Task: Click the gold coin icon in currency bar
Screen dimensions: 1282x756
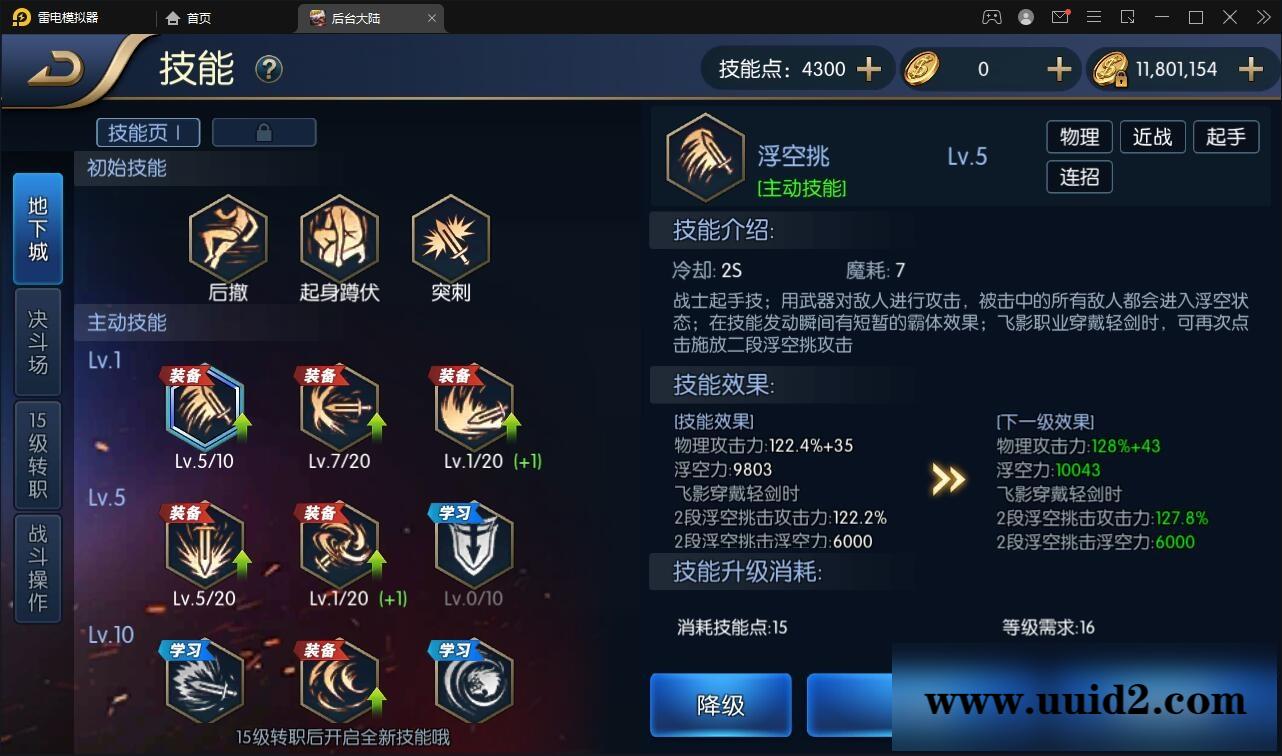Action: click(922, 69)
